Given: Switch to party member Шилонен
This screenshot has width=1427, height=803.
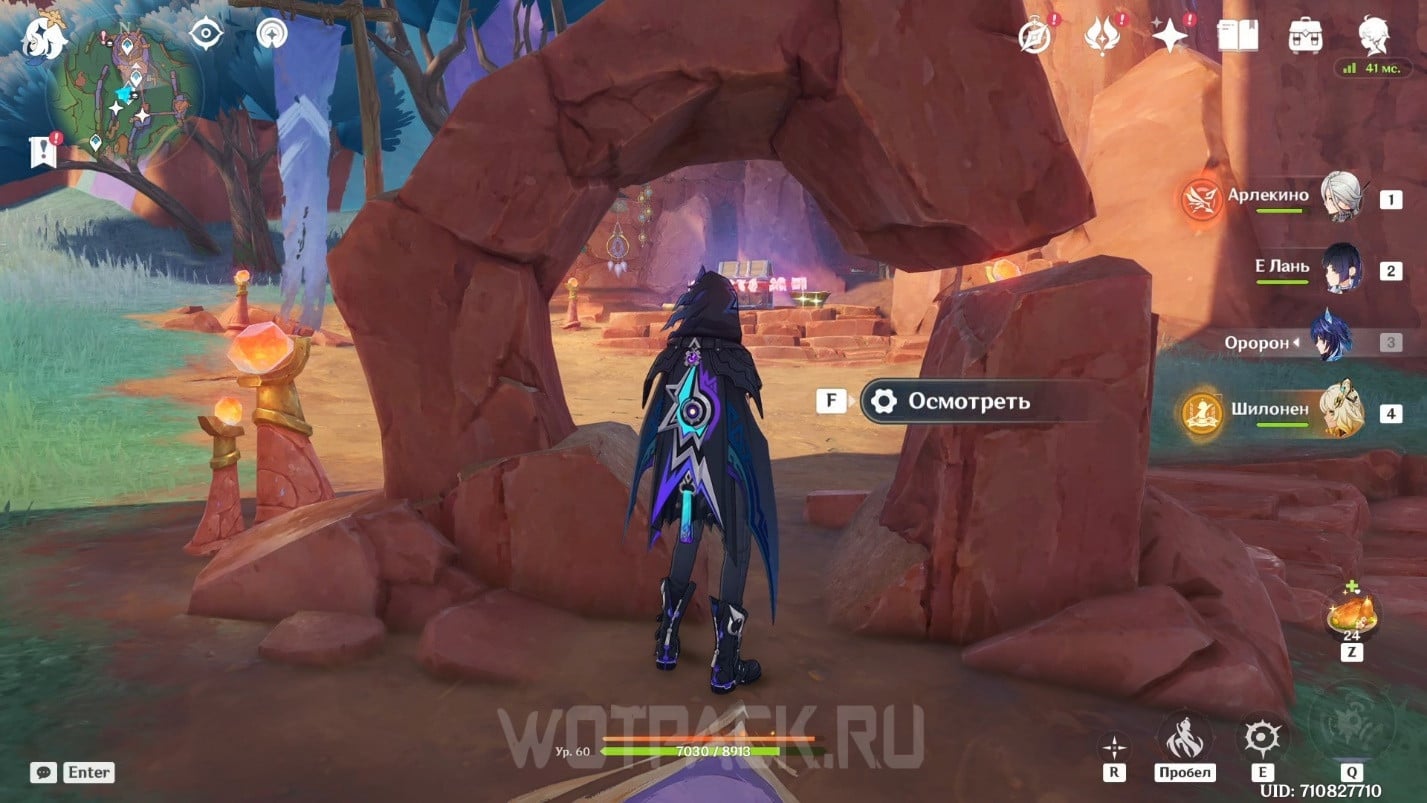Looking at the screenshot, I should coord(1338,412).
